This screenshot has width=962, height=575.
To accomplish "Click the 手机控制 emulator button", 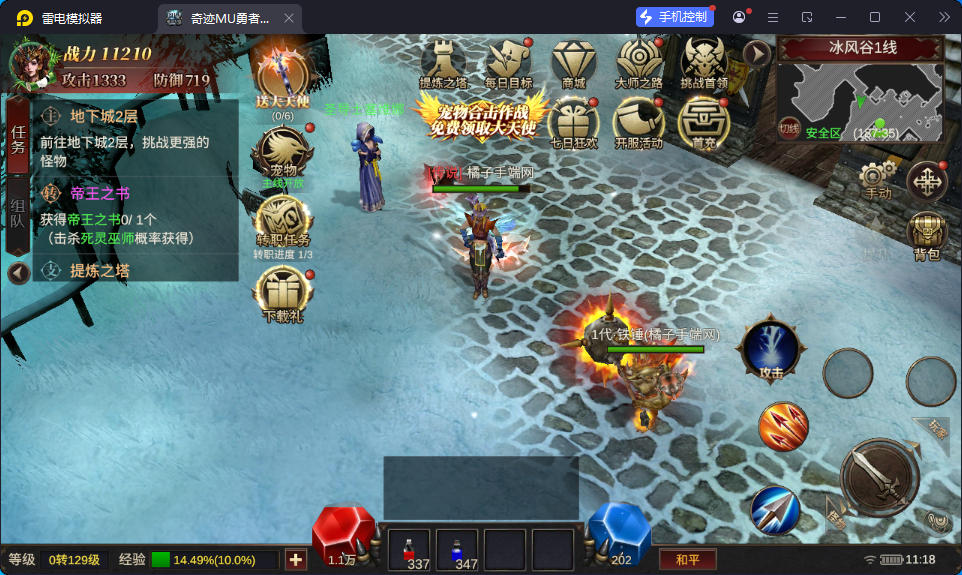I will click(x=675, y=17).
